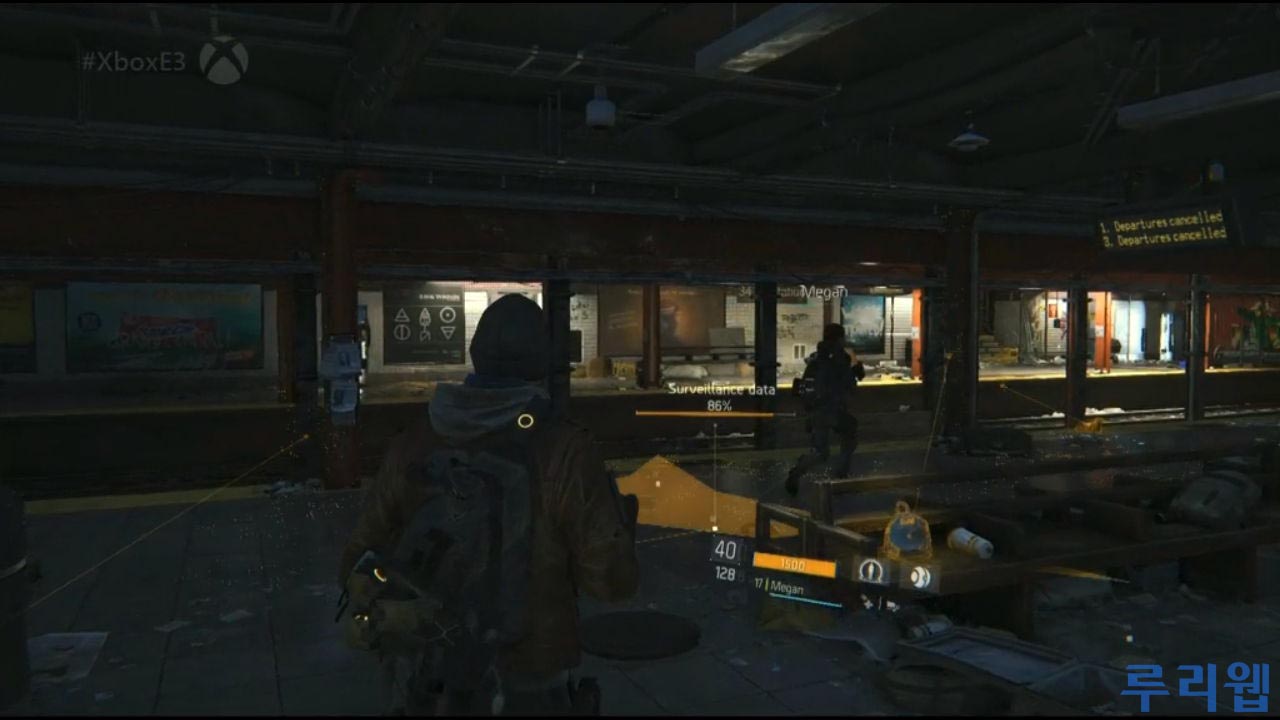Activate the round ball skill icon
This screenshot has width=1280, height=720.
coord(918,577)
